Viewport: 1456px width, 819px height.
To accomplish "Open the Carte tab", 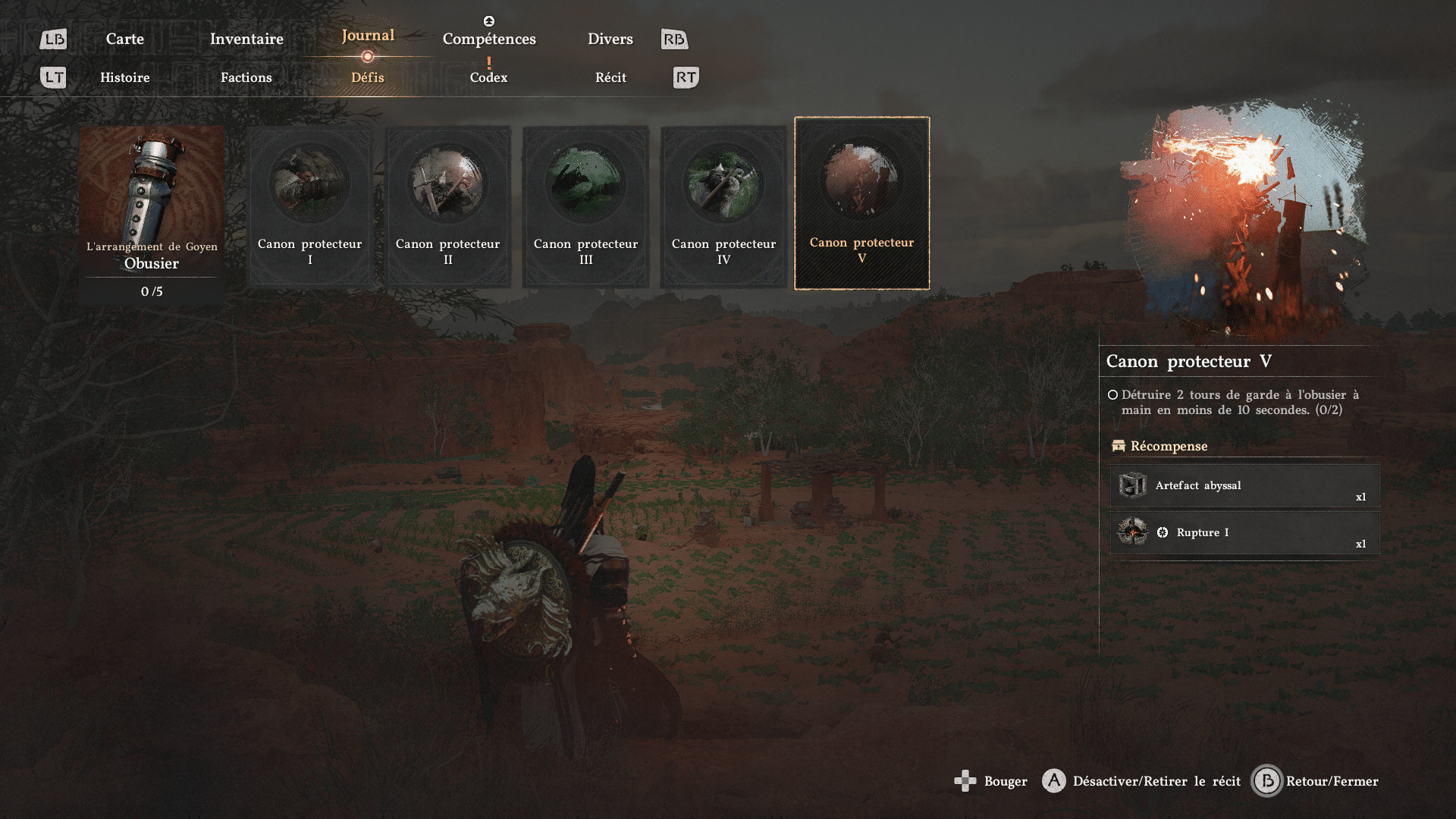I will click(125, 39).
